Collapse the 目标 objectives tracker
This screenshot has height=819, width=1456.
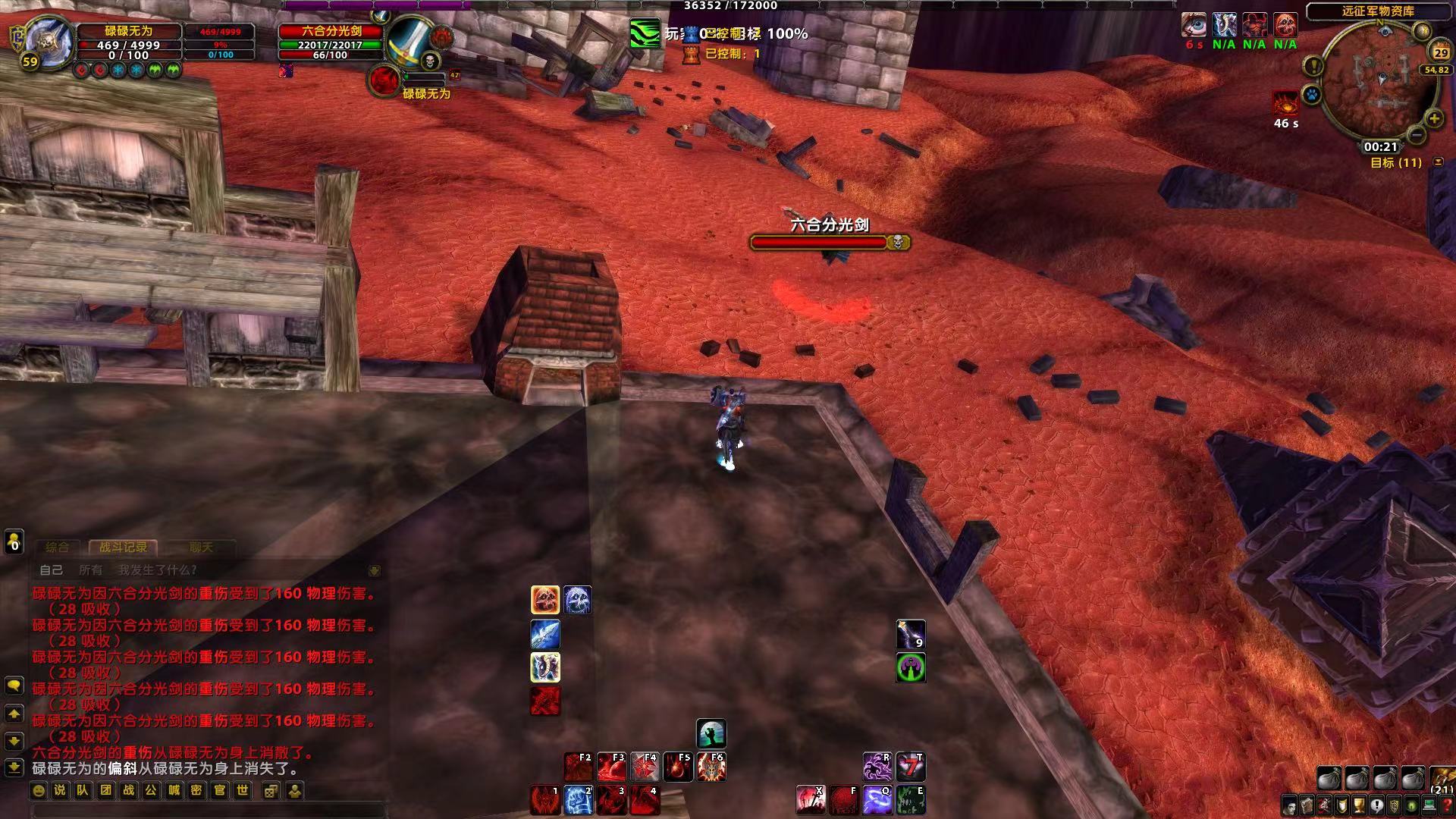pyautogui.click(x=1438, y=162)
